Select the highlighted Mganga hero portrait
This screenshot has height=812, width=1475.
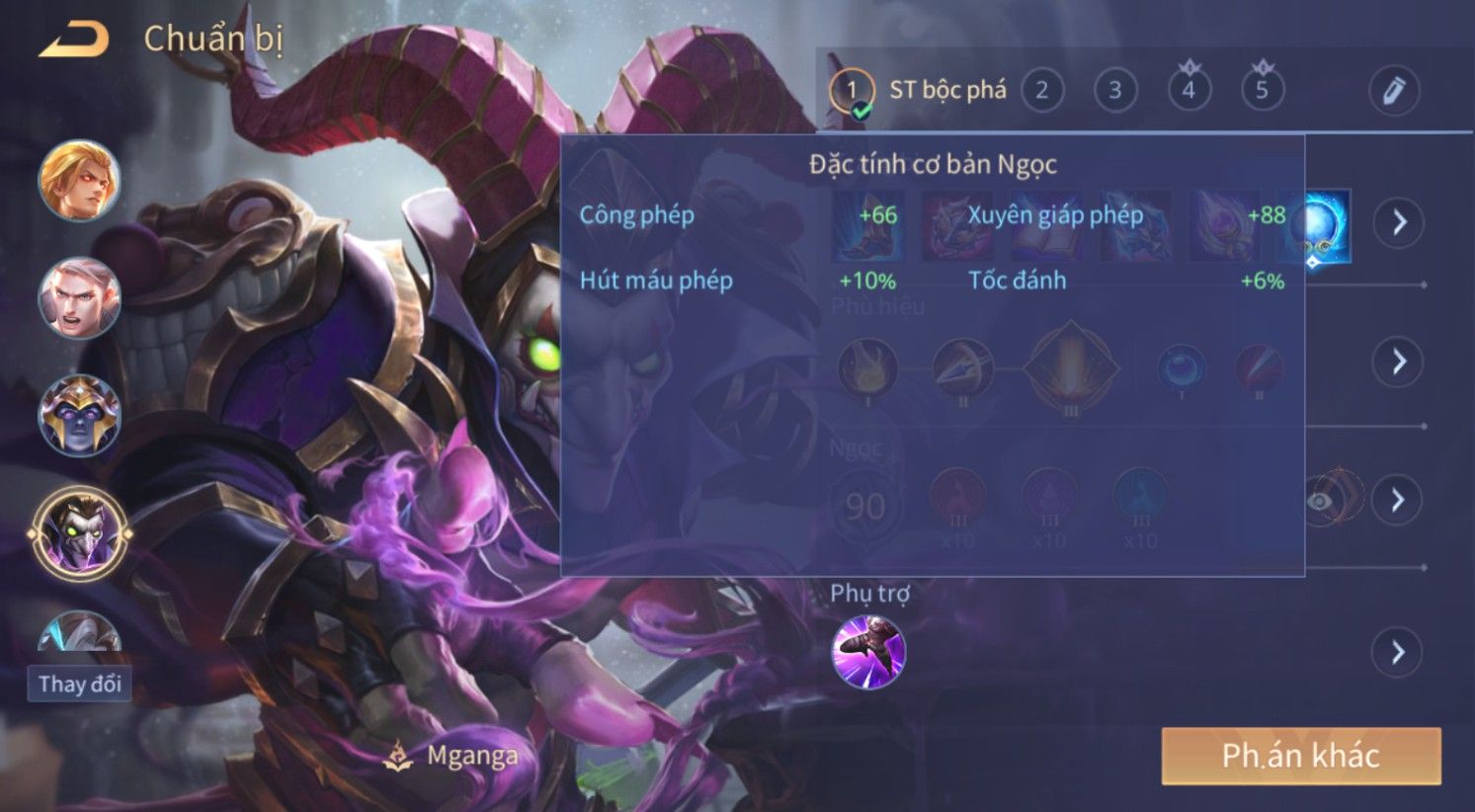79,533
